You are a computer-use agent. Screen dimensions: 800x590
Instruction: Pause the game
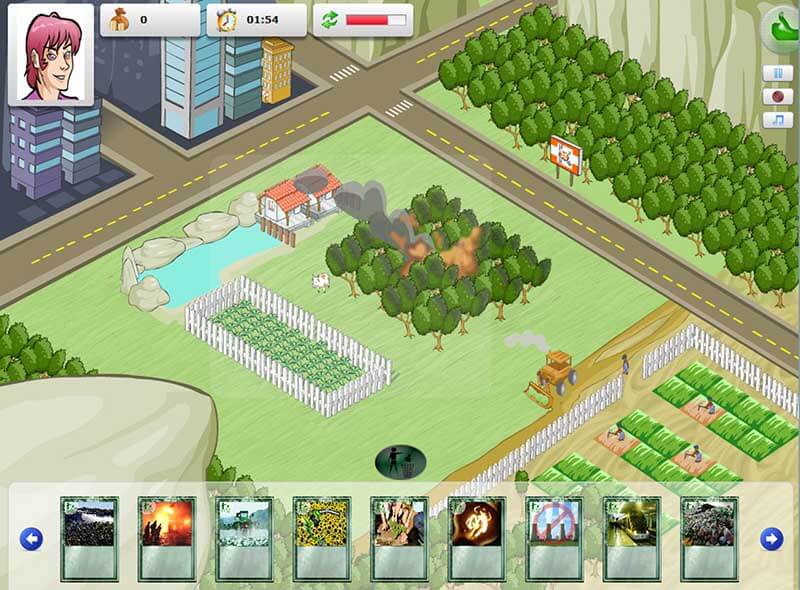(x=777, y=73)
